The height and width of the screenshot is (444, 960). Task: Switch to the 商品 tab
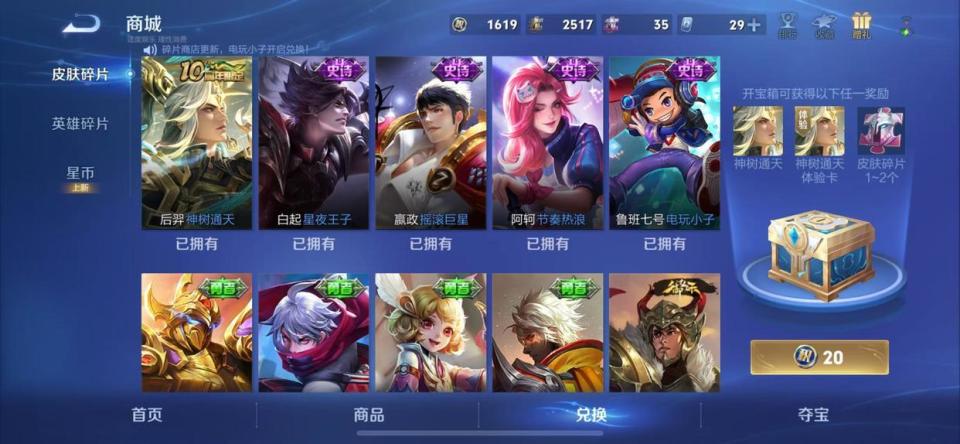click(369, 414)
